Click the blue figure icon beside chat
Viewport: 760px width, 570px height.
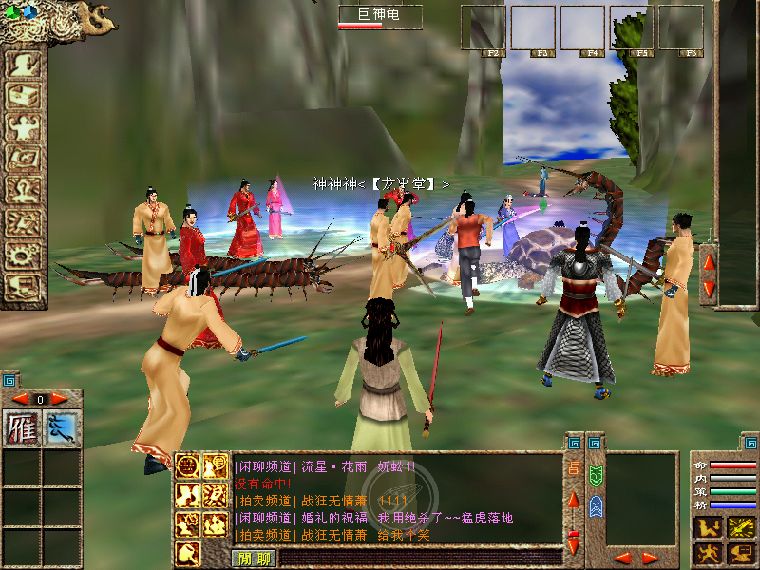(594, 505)
